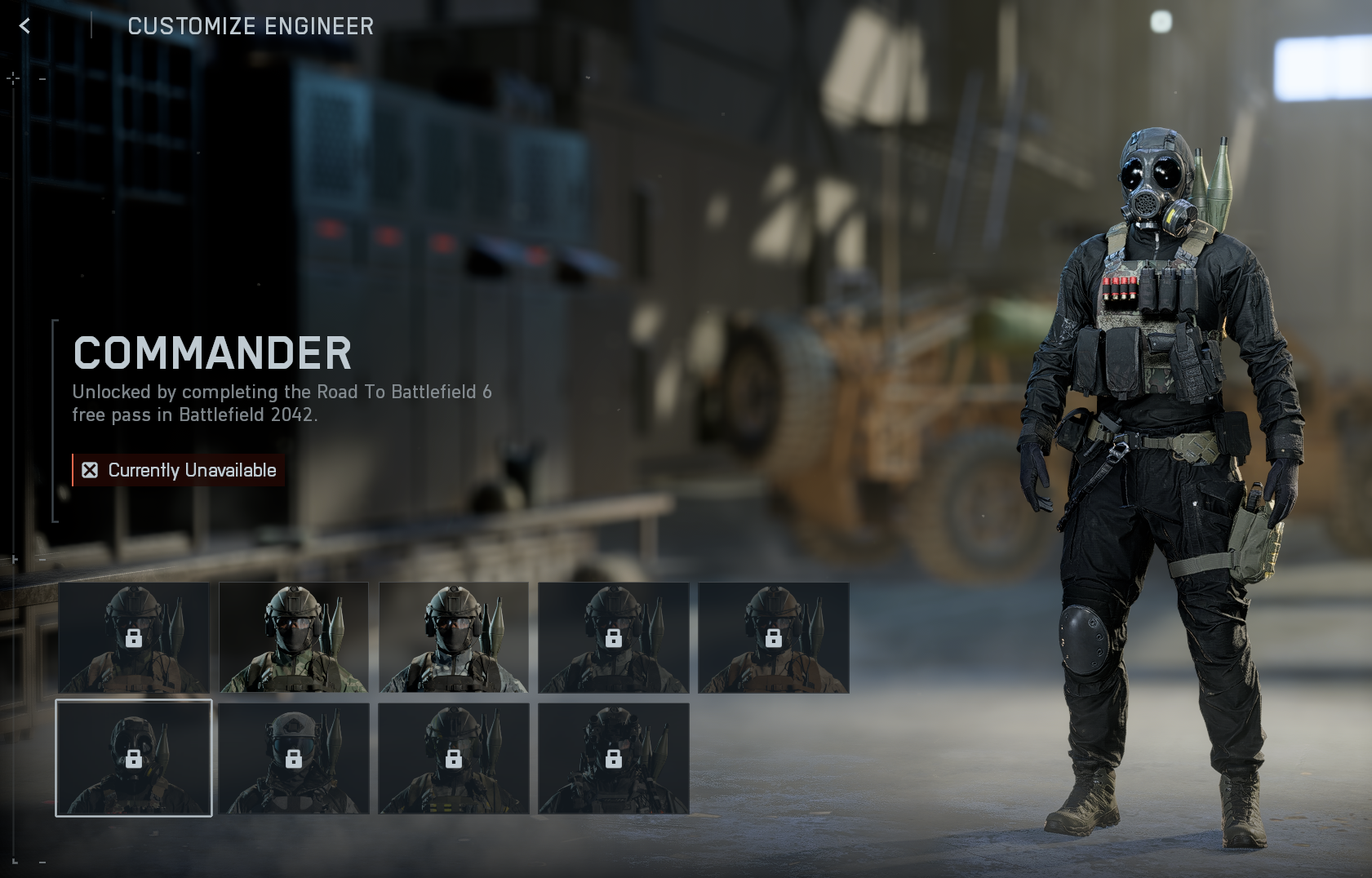The image size is (1372, 878).
Task: Go back using the top-left arrow
Action: coord(25,26)
